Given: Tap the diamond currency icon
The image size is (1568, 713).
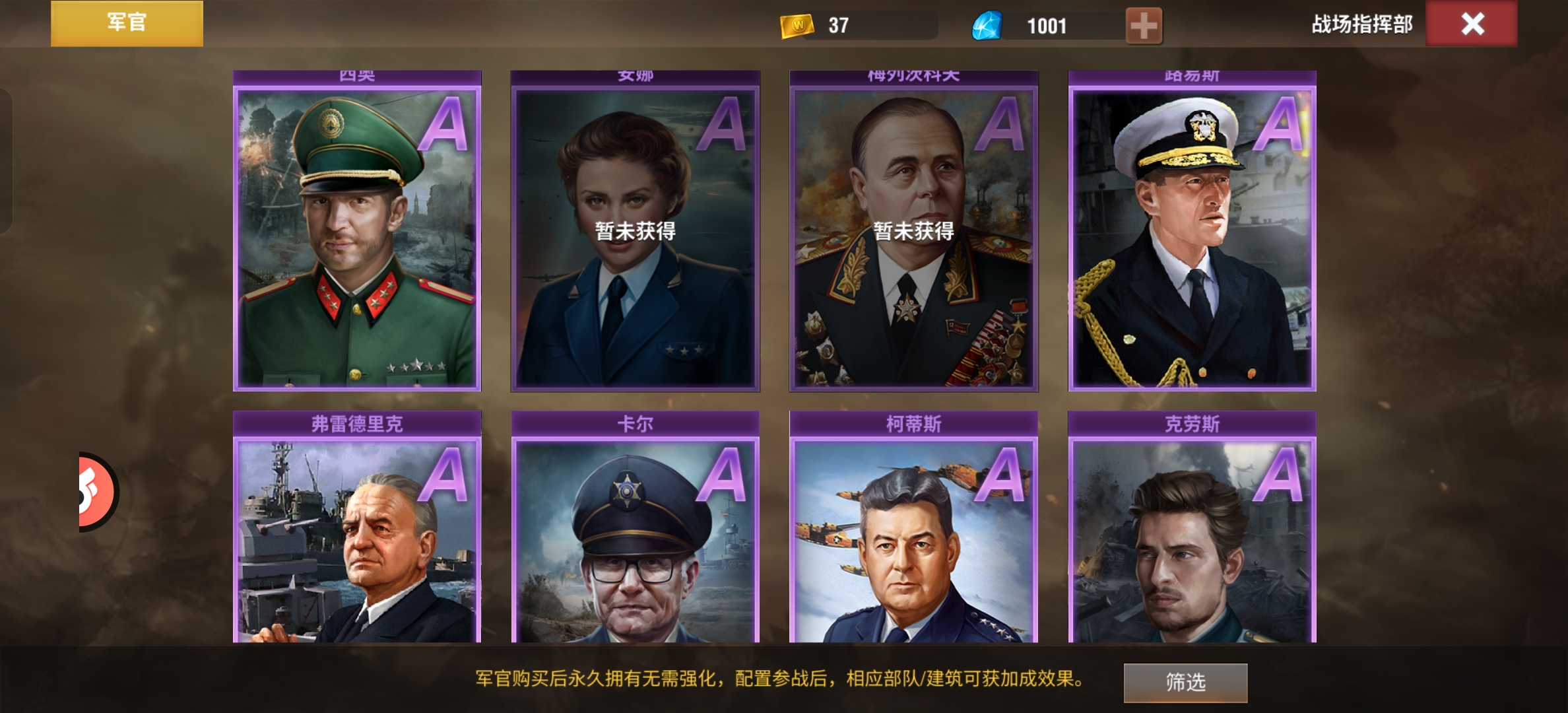Looking at the screenshot, I should [x=987, y=26].
